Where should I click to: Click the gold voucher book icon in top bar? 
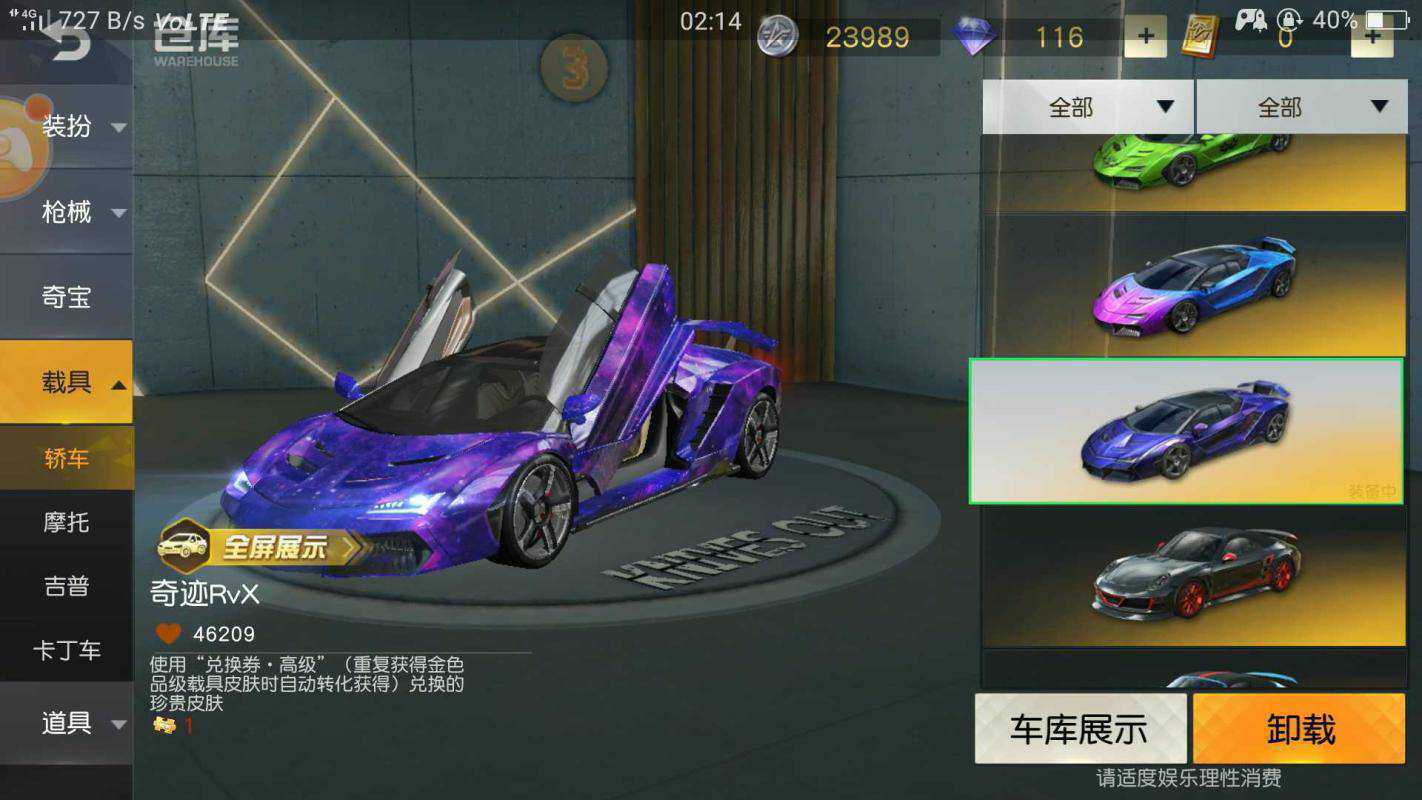pos(1199,37)
